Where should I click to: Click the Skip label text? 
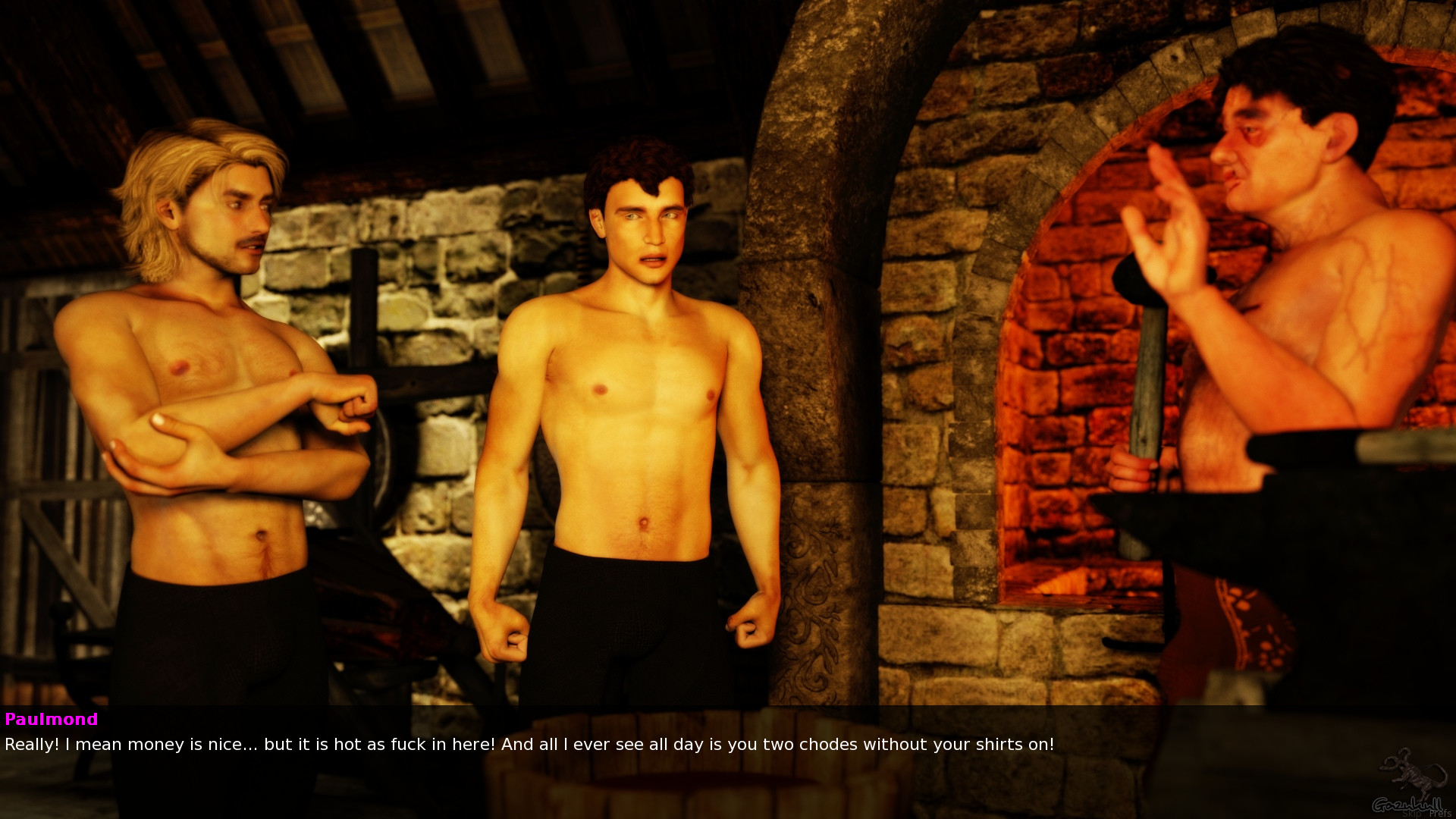coord(1413,813)
